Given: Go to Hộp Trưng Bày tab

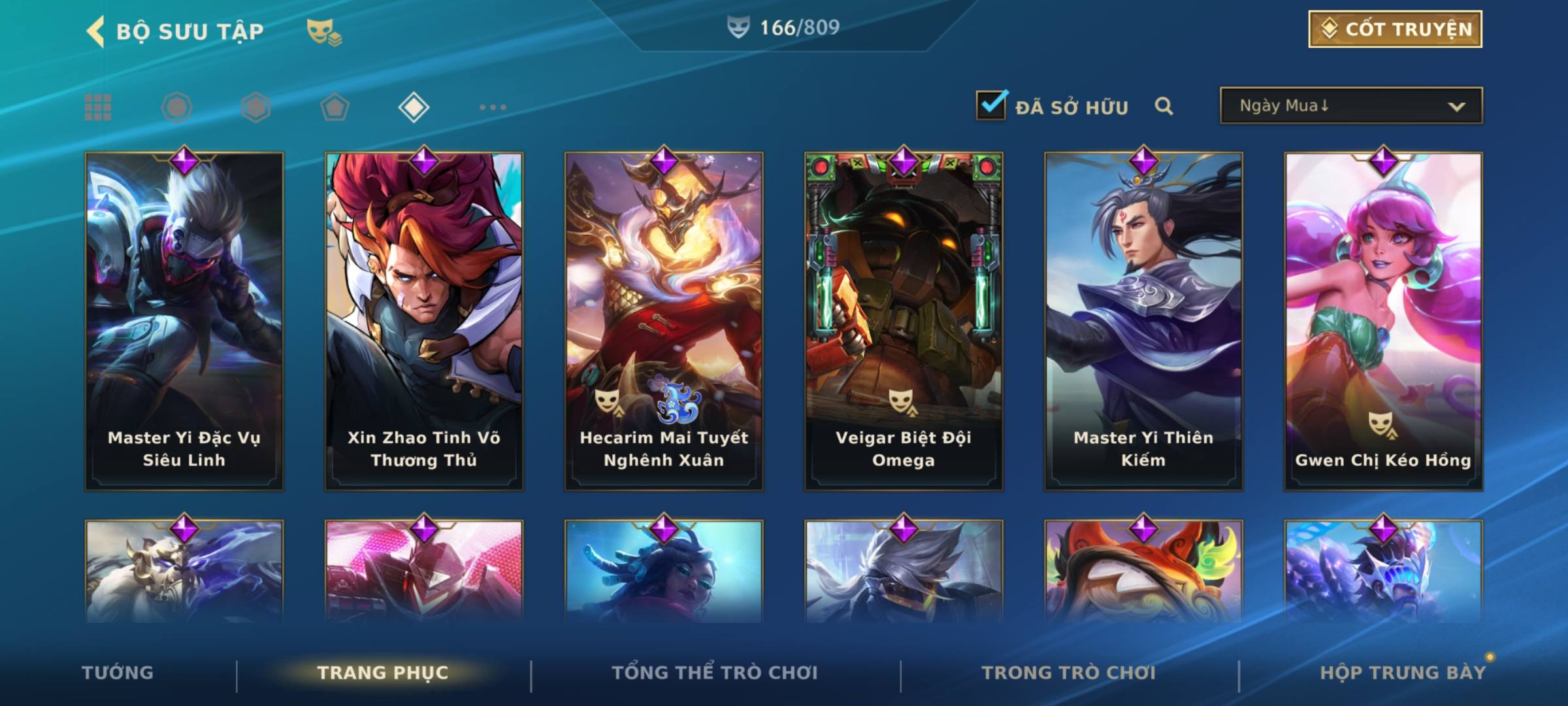Looking at the screenshot, I should coord(1403,673).
